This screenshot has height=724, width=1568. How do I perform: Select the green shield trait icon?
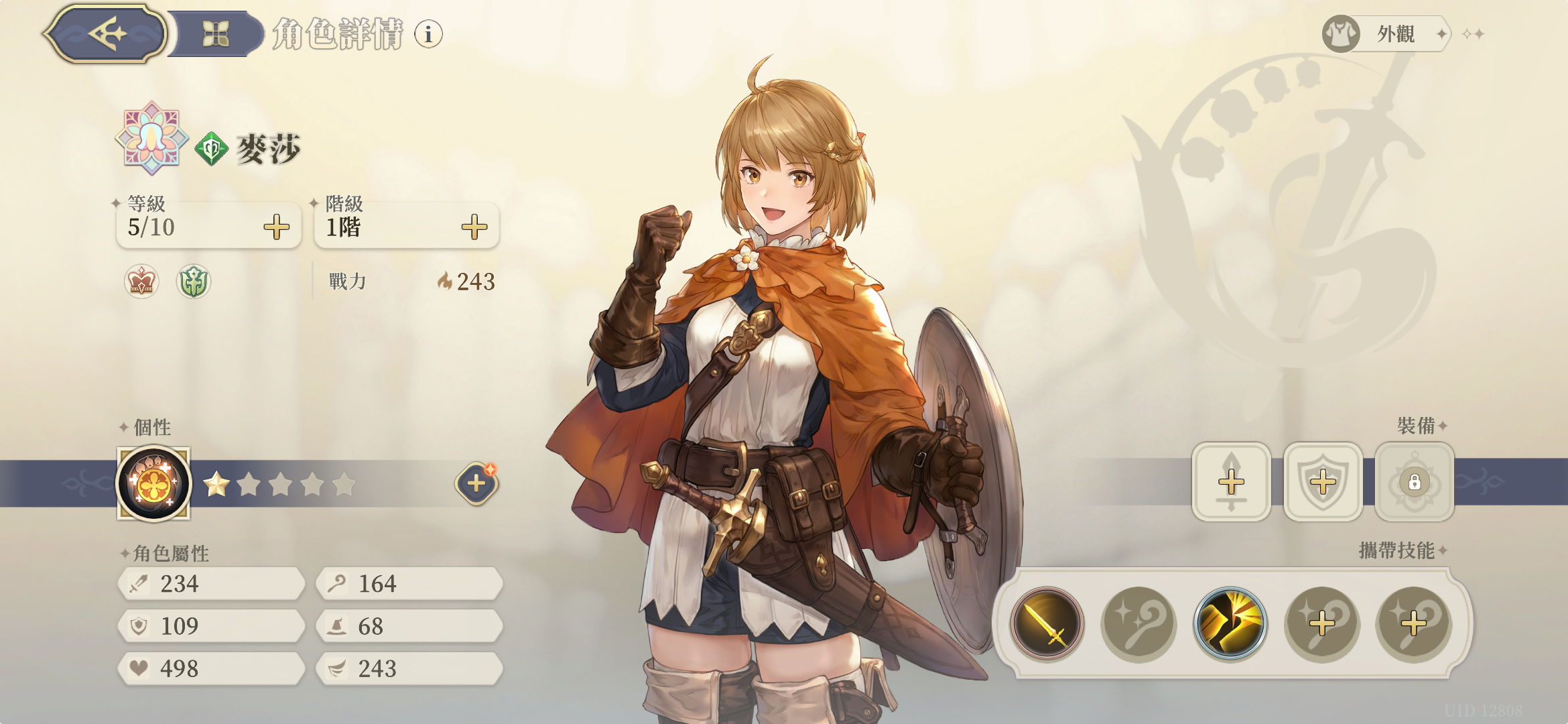coord(194,281)
